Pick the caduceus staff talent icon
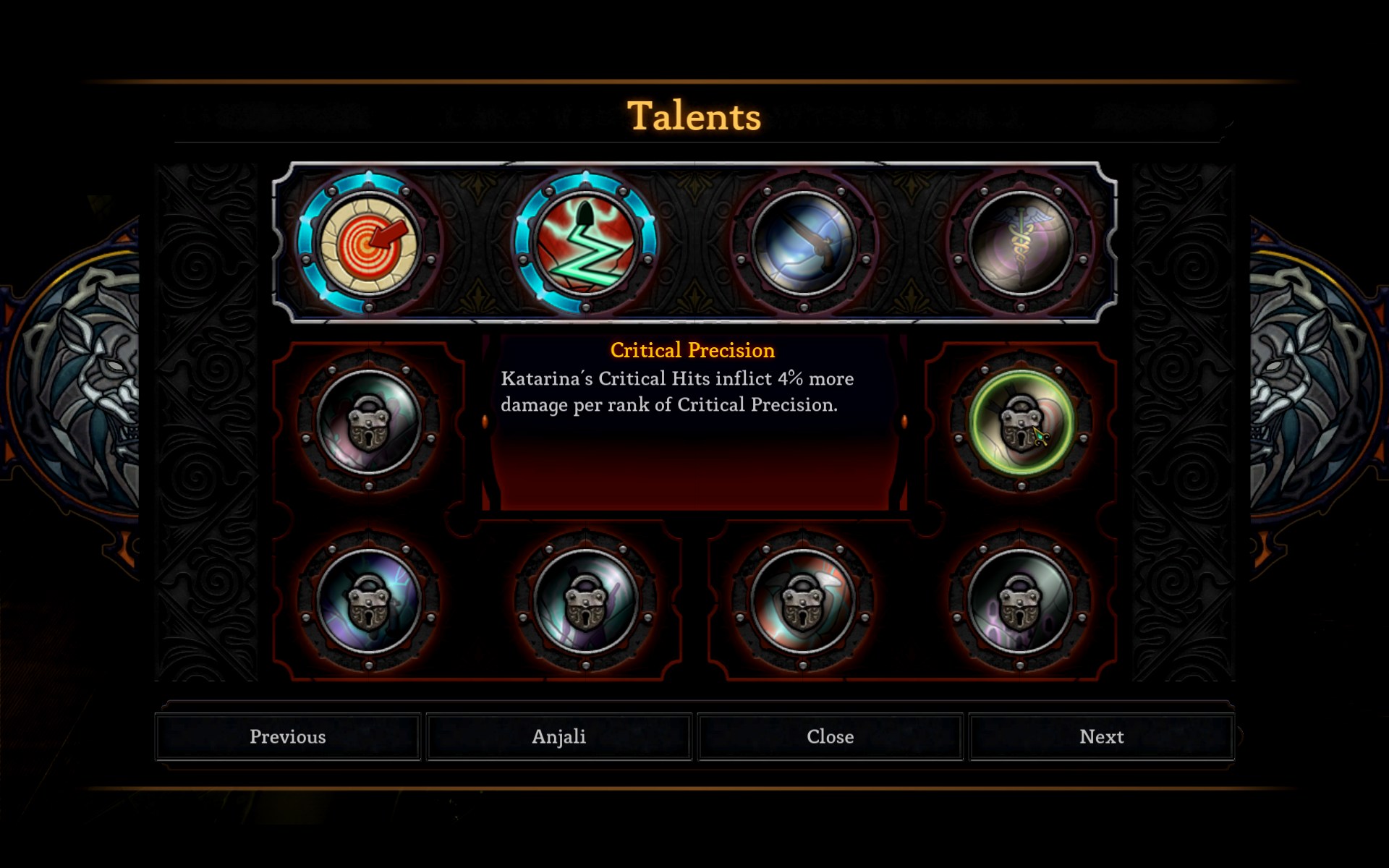The height and width of the screenshot is (868, 1389). point(1020,244)
